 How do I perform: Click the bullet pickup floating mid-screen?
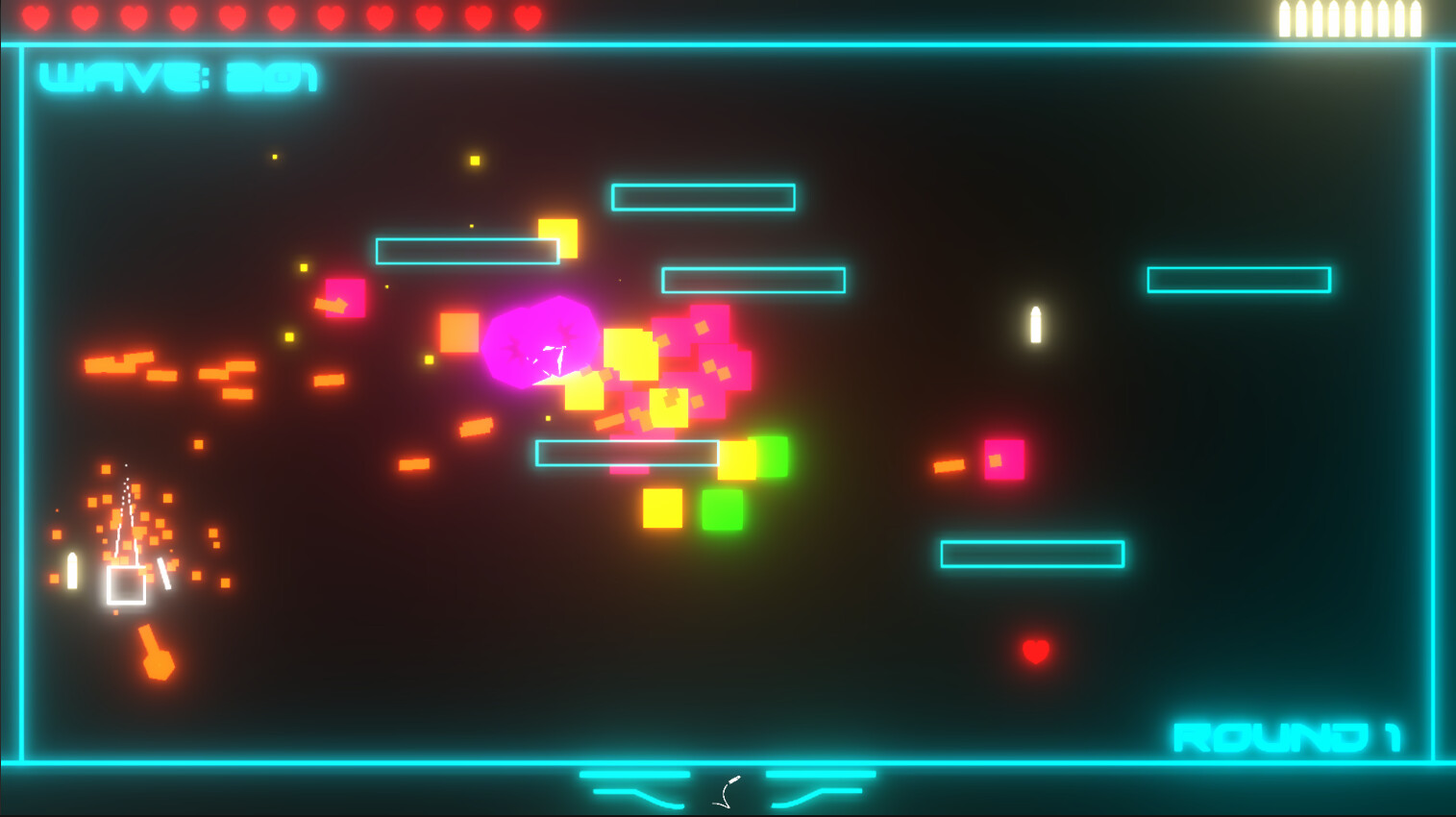click(x=1035, y=326)
